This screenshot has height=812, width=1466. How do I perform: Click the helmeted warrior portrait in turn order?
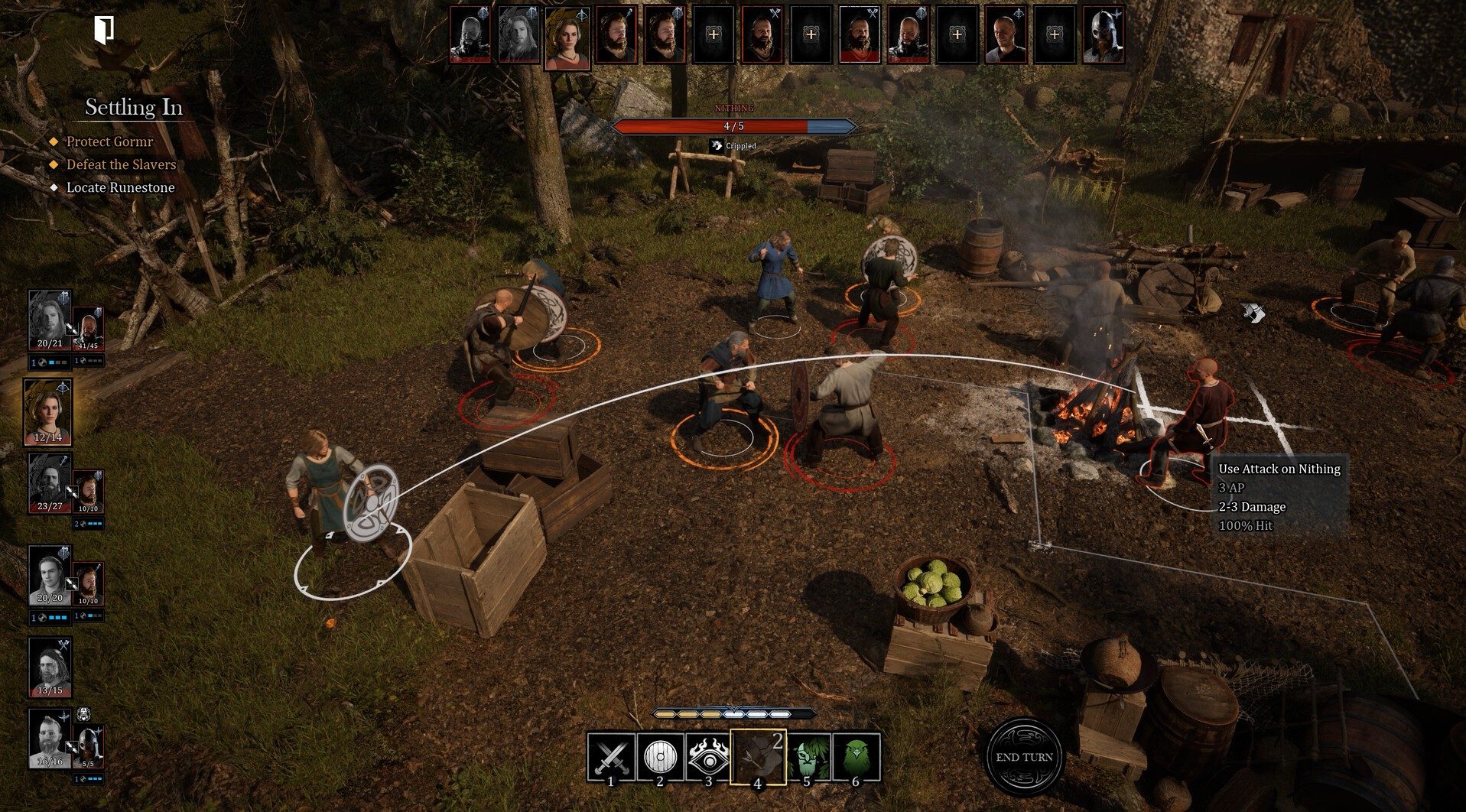pyautogui.click(x=1104, y=35)
